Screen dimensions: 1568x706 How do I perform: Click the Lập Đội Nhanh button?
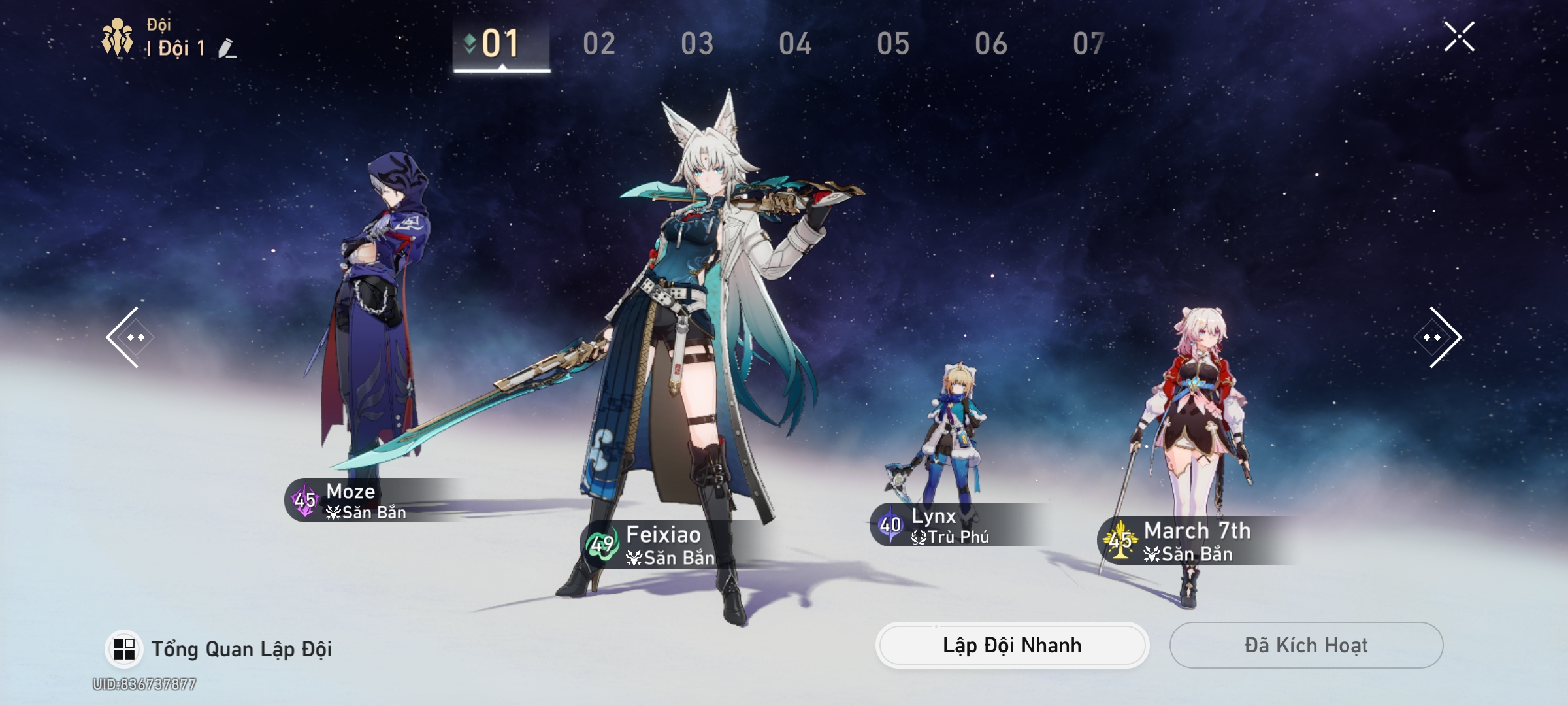(x=1011, y=645)
